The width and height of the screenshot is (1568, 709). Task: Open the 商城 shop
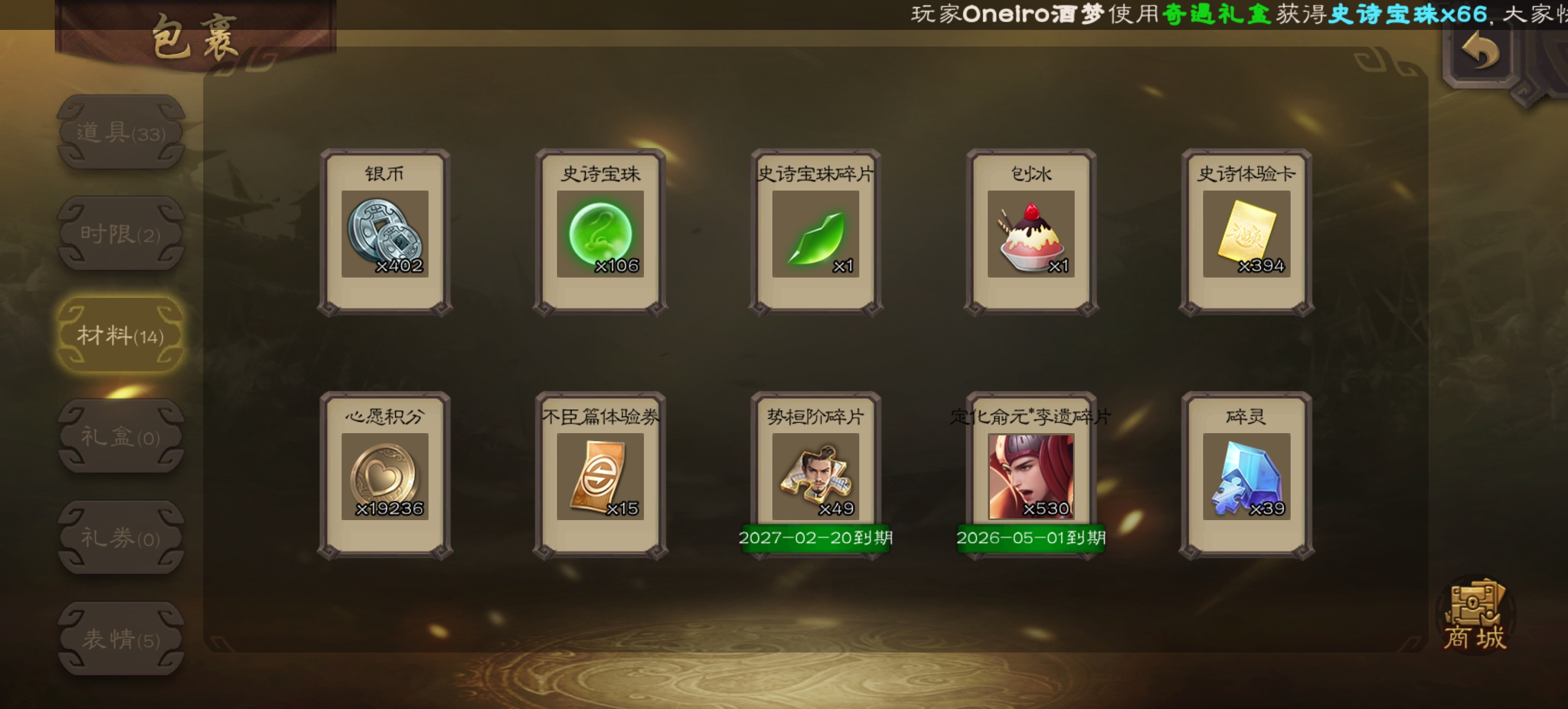(1476, 616)
